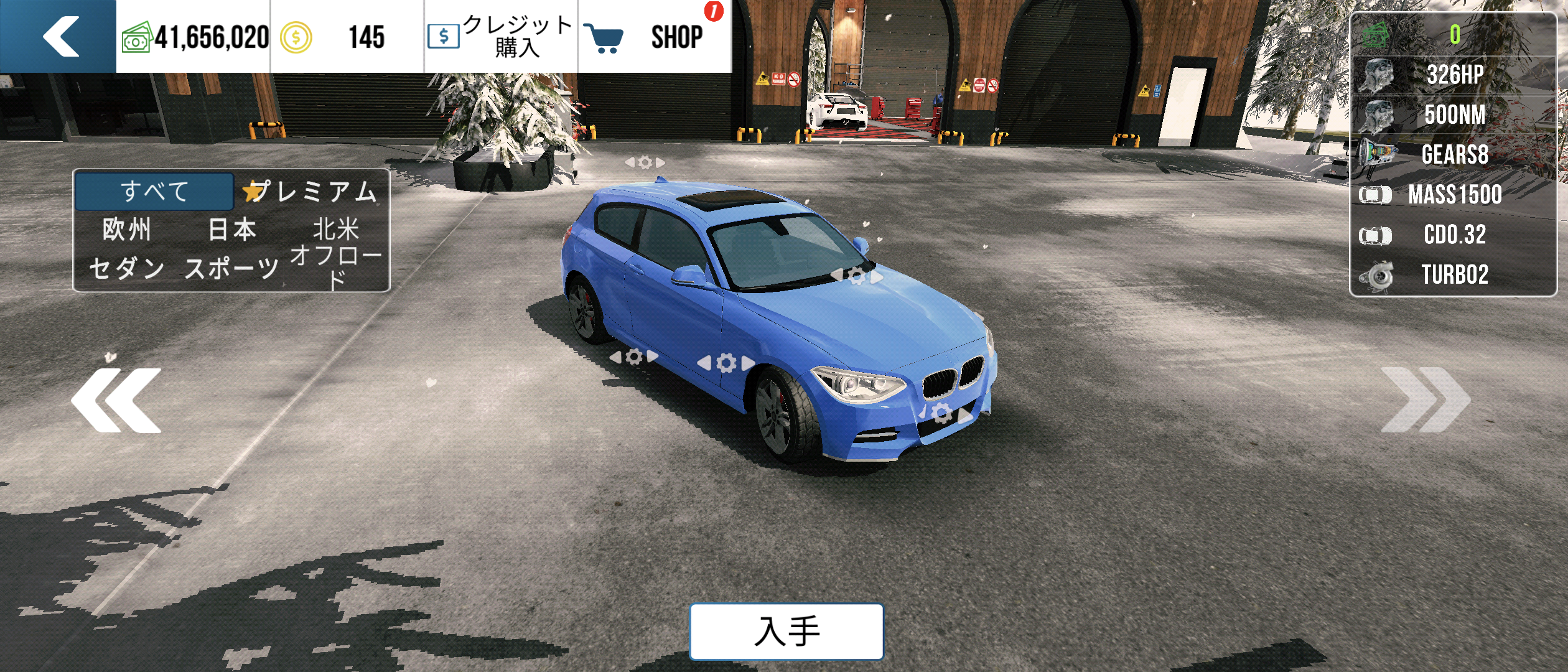This screenshot has height=672, width=1568.
Task: Filter cars by 北米 region
Action: point(336,230)
